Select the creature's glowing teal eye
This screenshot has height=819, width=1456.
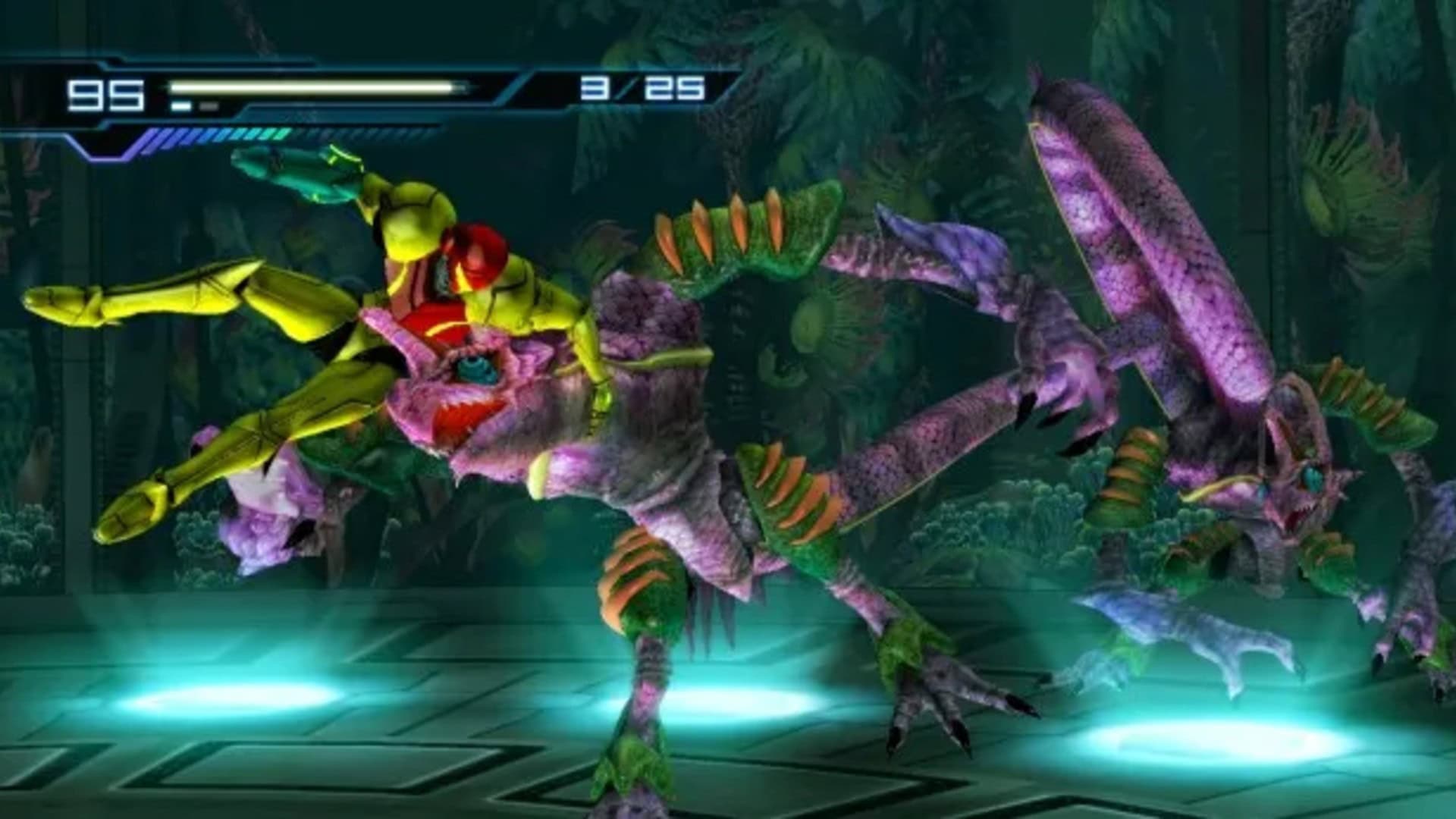click(x=478, y=368)
